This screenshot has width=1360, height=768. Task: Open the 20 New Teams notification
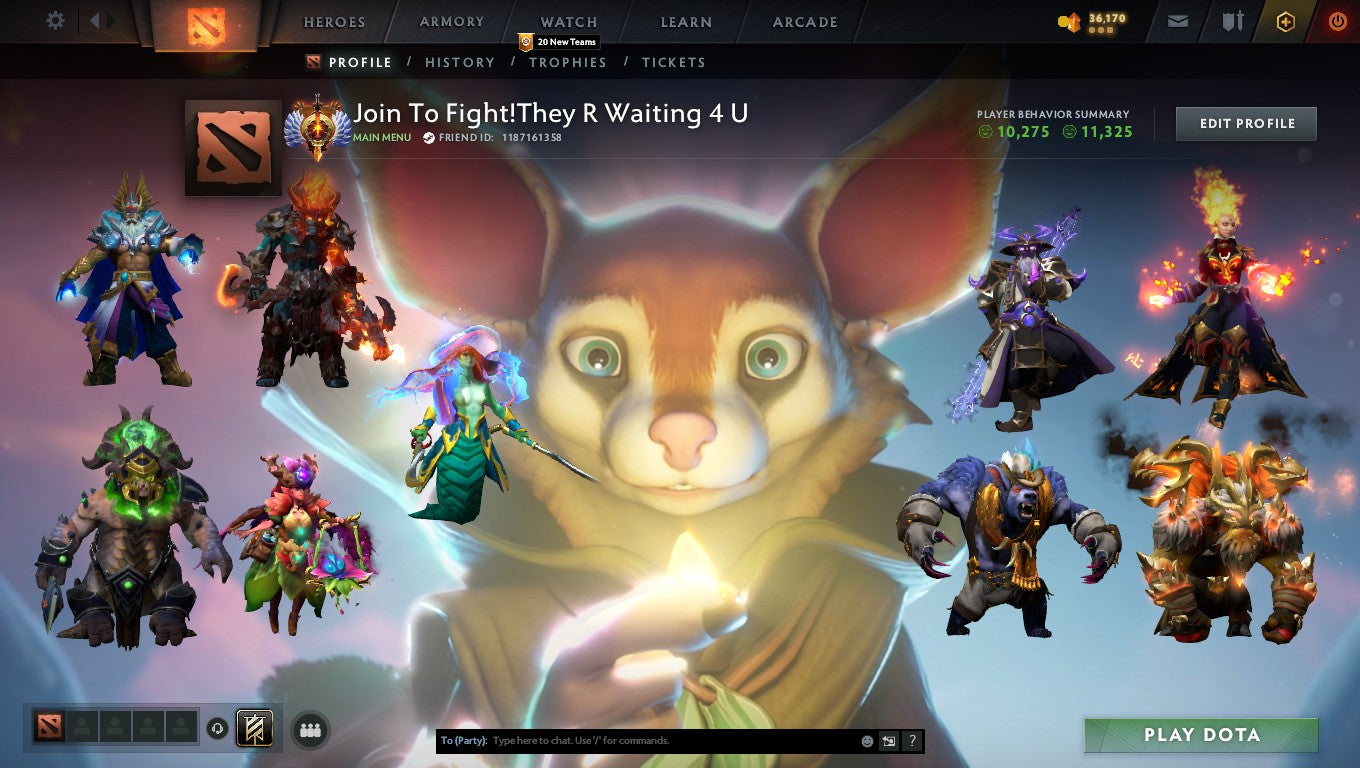click(x=558, y=42)
